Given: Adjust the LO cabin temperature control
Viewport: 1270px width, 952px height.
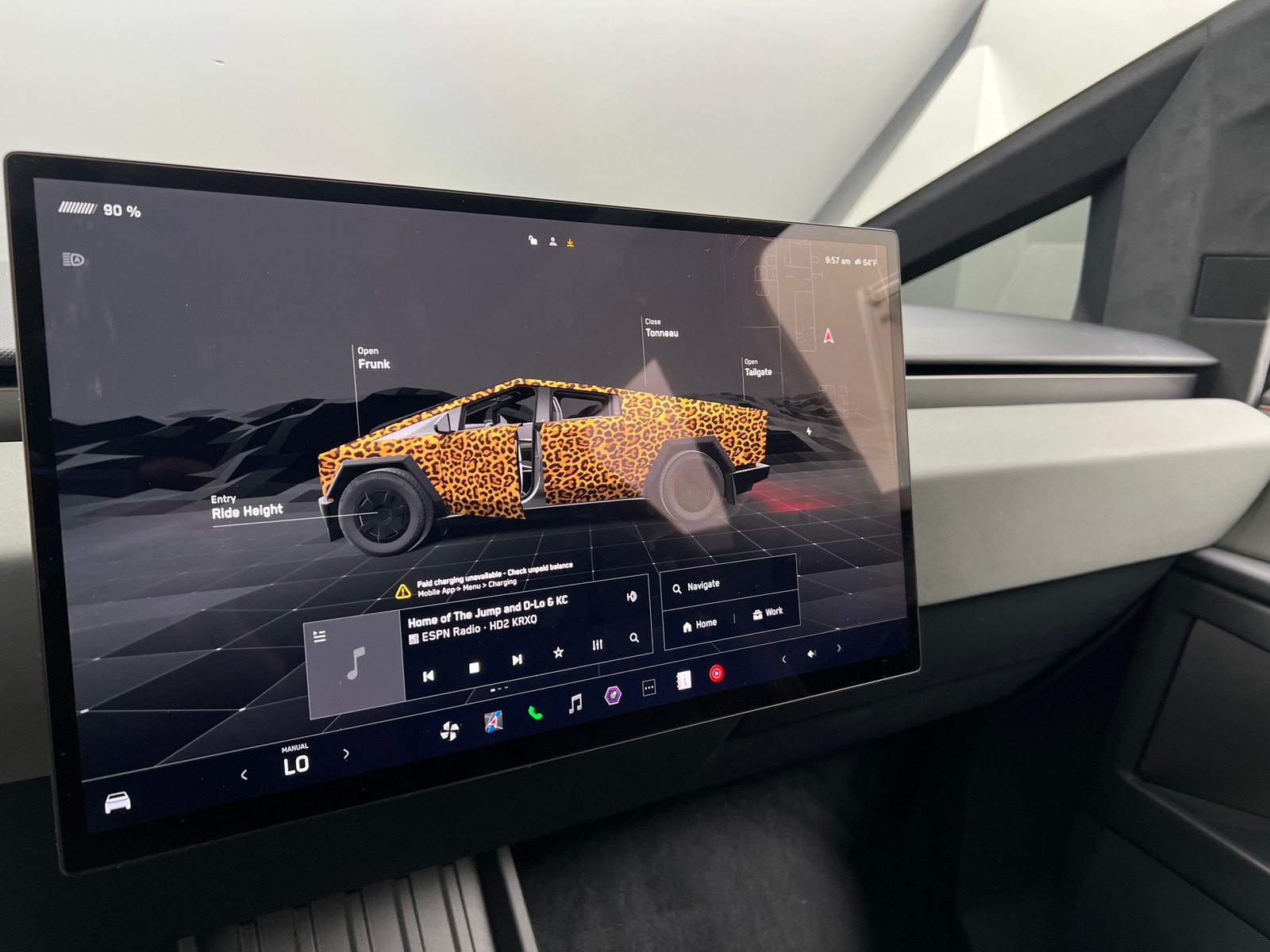Looking at the screenshot, I should tap(296, 765).
